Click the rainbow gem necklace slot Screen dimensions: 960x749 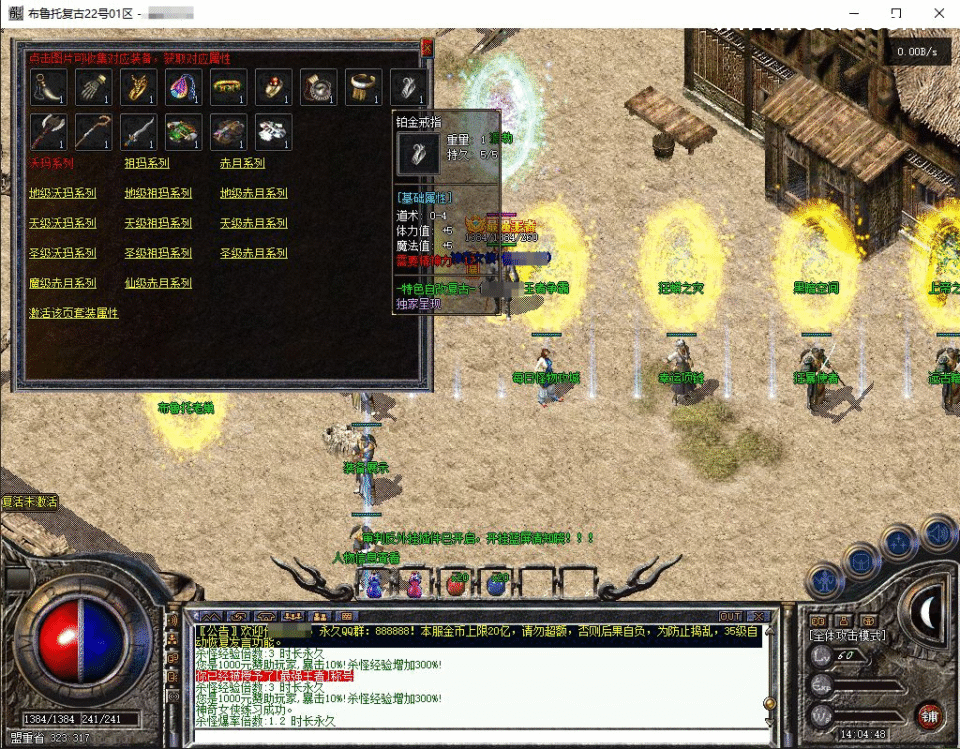pos(183,87)
